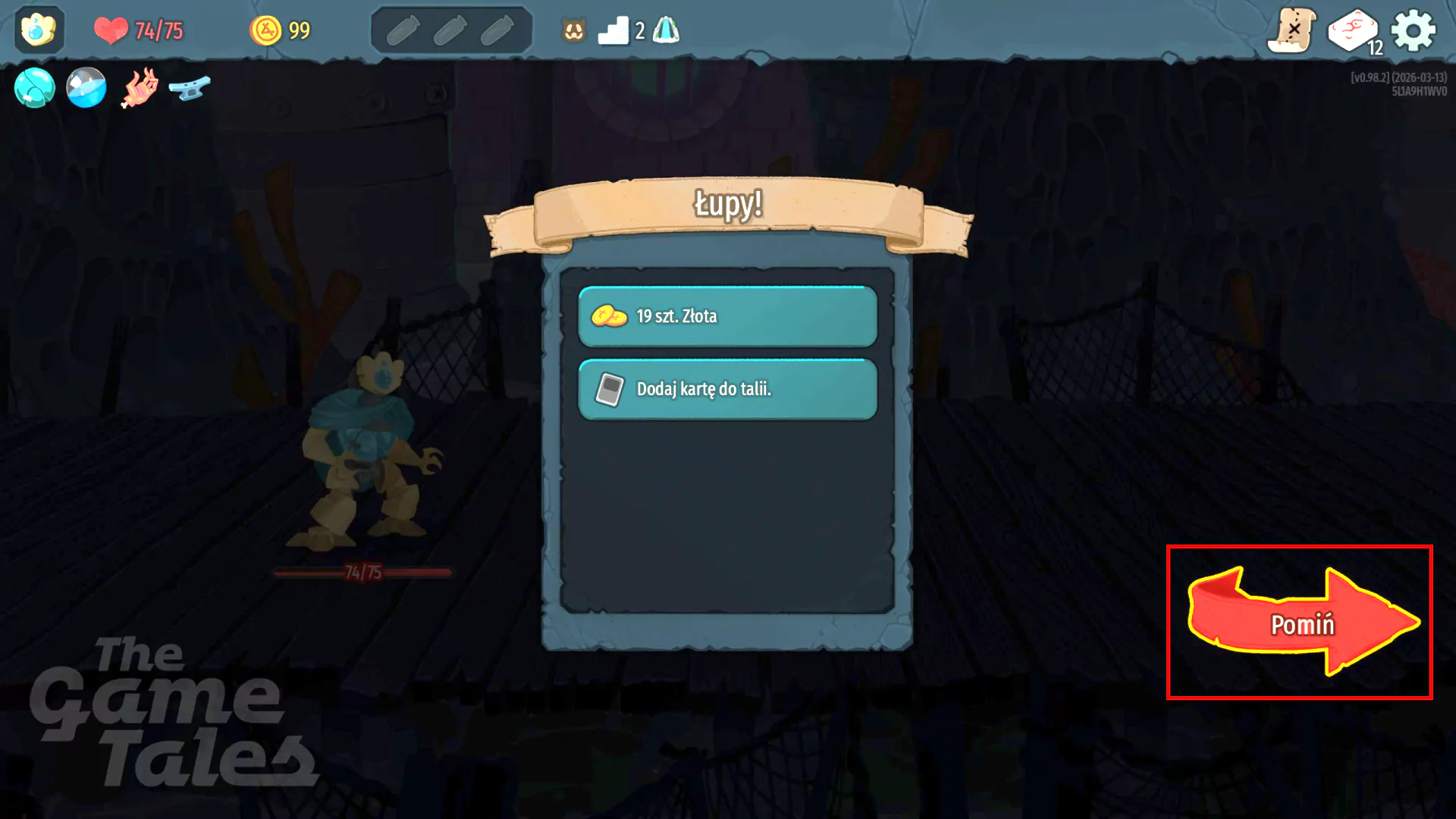Click the red hand buff icon
The height and width of the screenshot is (819, 1456).
pyautogui.click(x=139, y=87)
